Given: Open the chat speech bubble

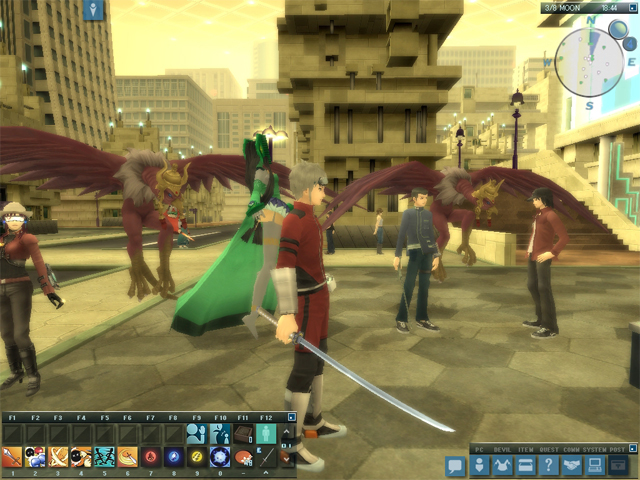Looking at the screenshot, I should [455, 465].
